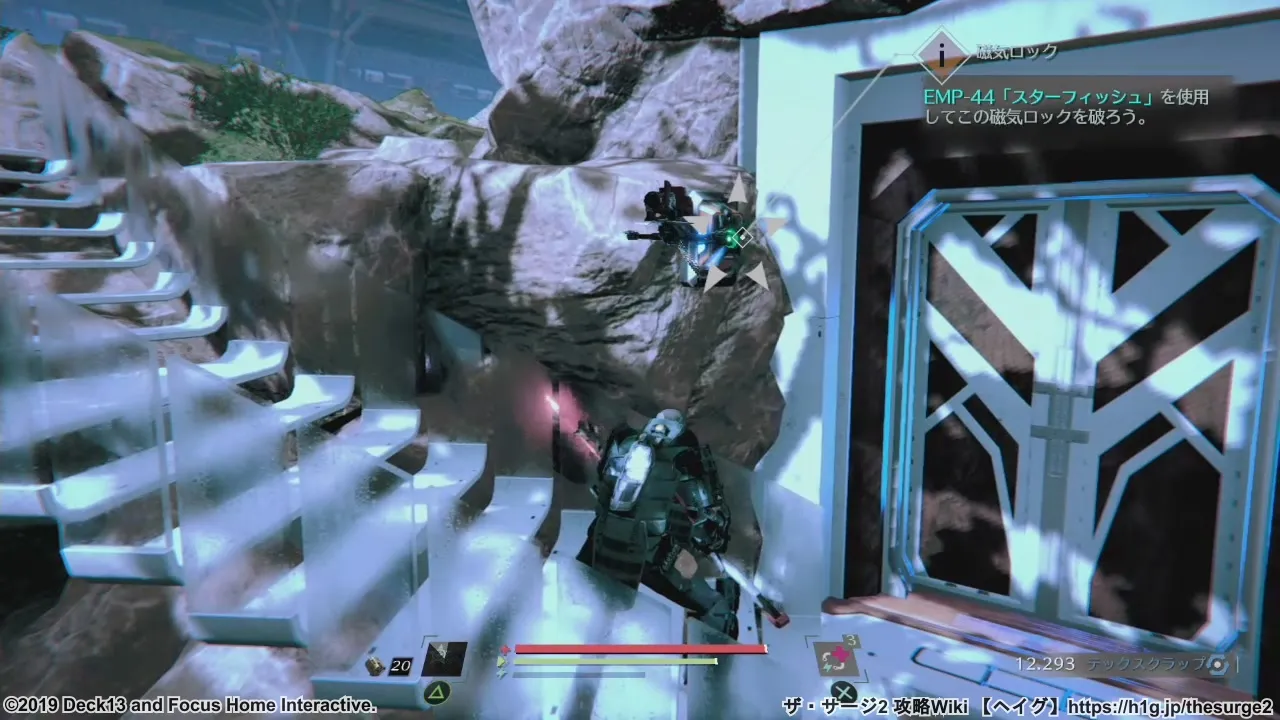Viewport: 1280px width, 720px height.
Task: Use the healing injectable slot
Action: (833, 659)
